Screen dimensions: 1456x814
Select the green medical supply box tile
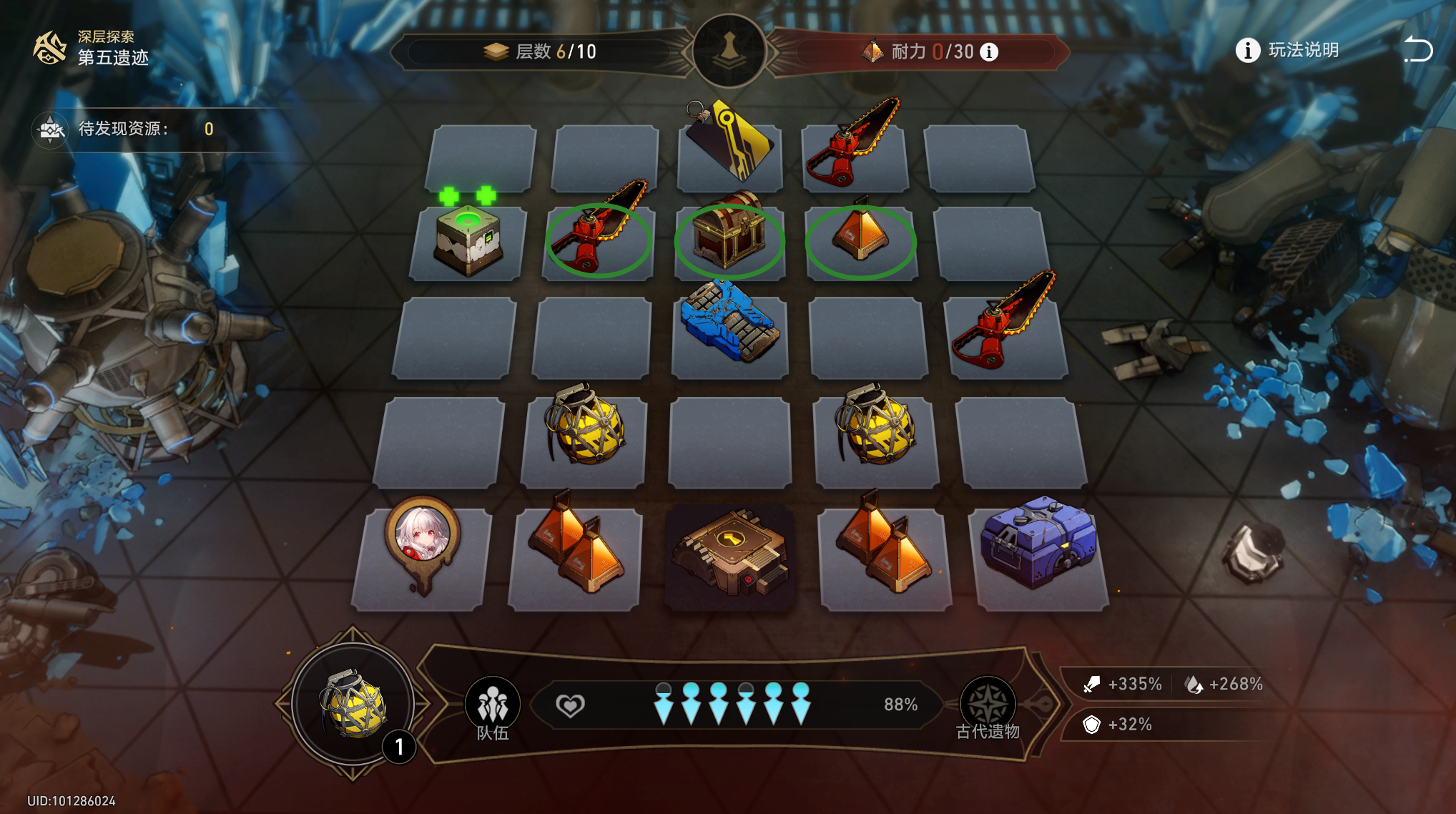(x=468, y=240)
